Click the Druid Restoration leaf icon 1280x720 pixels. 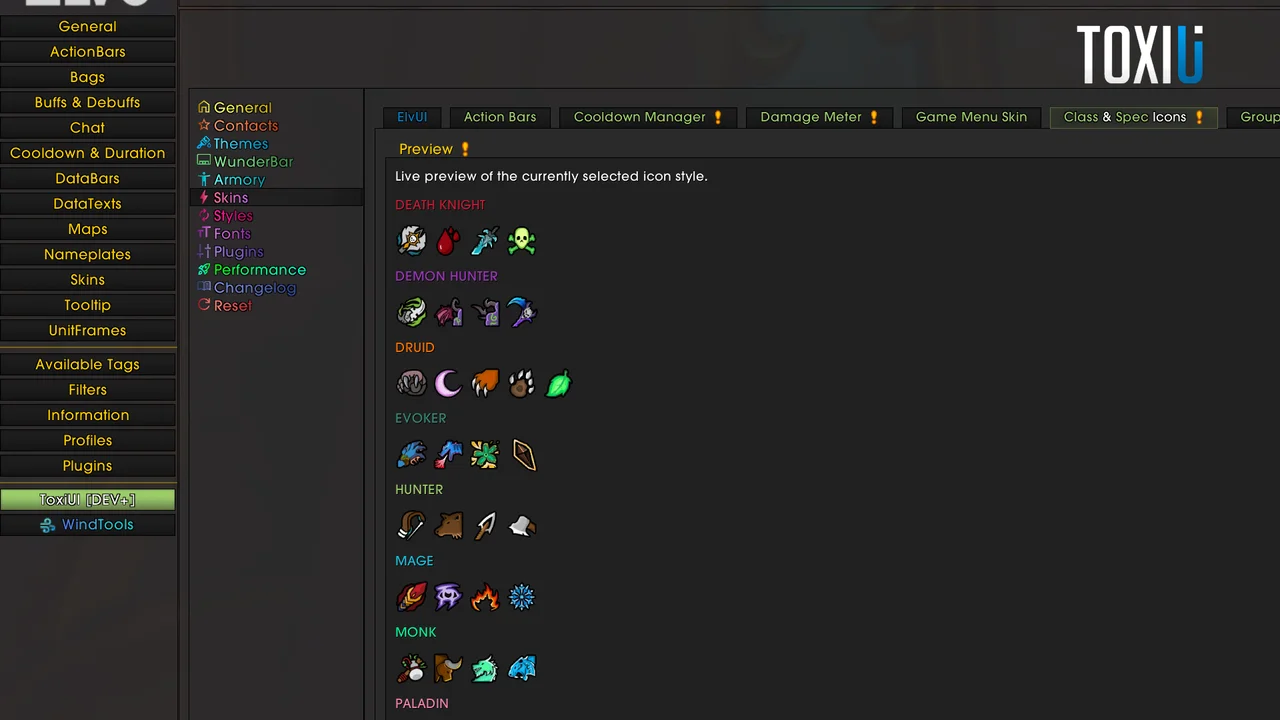(x=557, y=383)
